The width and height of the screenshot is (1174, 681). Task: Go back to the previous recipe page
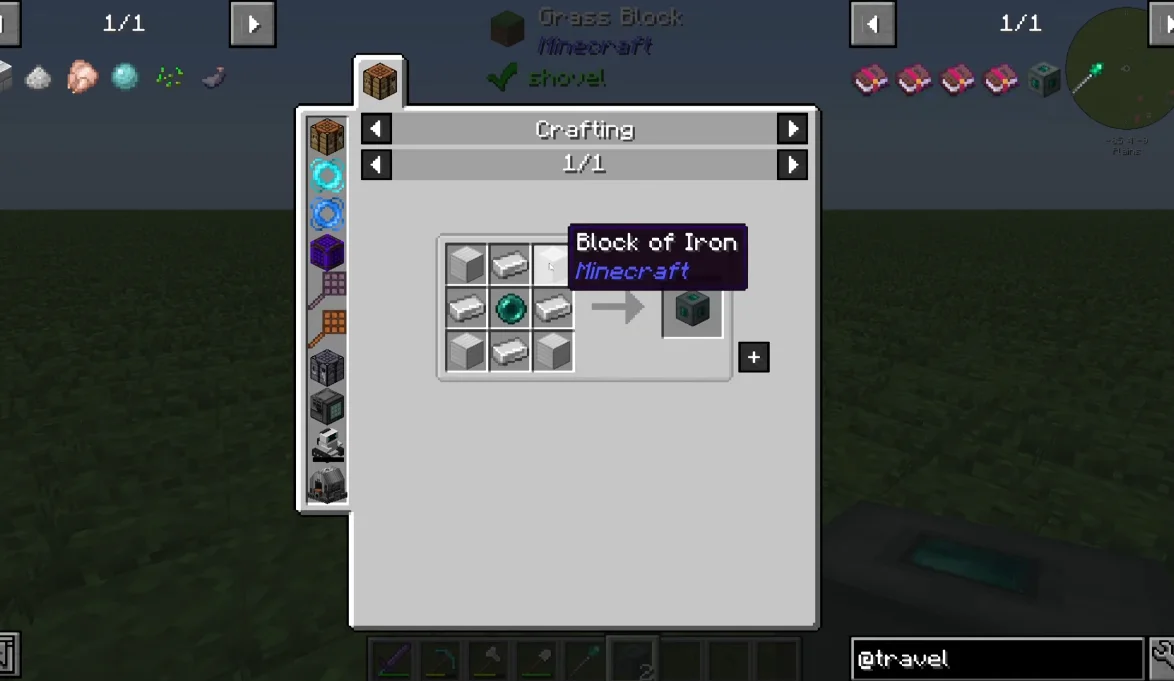click(x=376, y=164)
